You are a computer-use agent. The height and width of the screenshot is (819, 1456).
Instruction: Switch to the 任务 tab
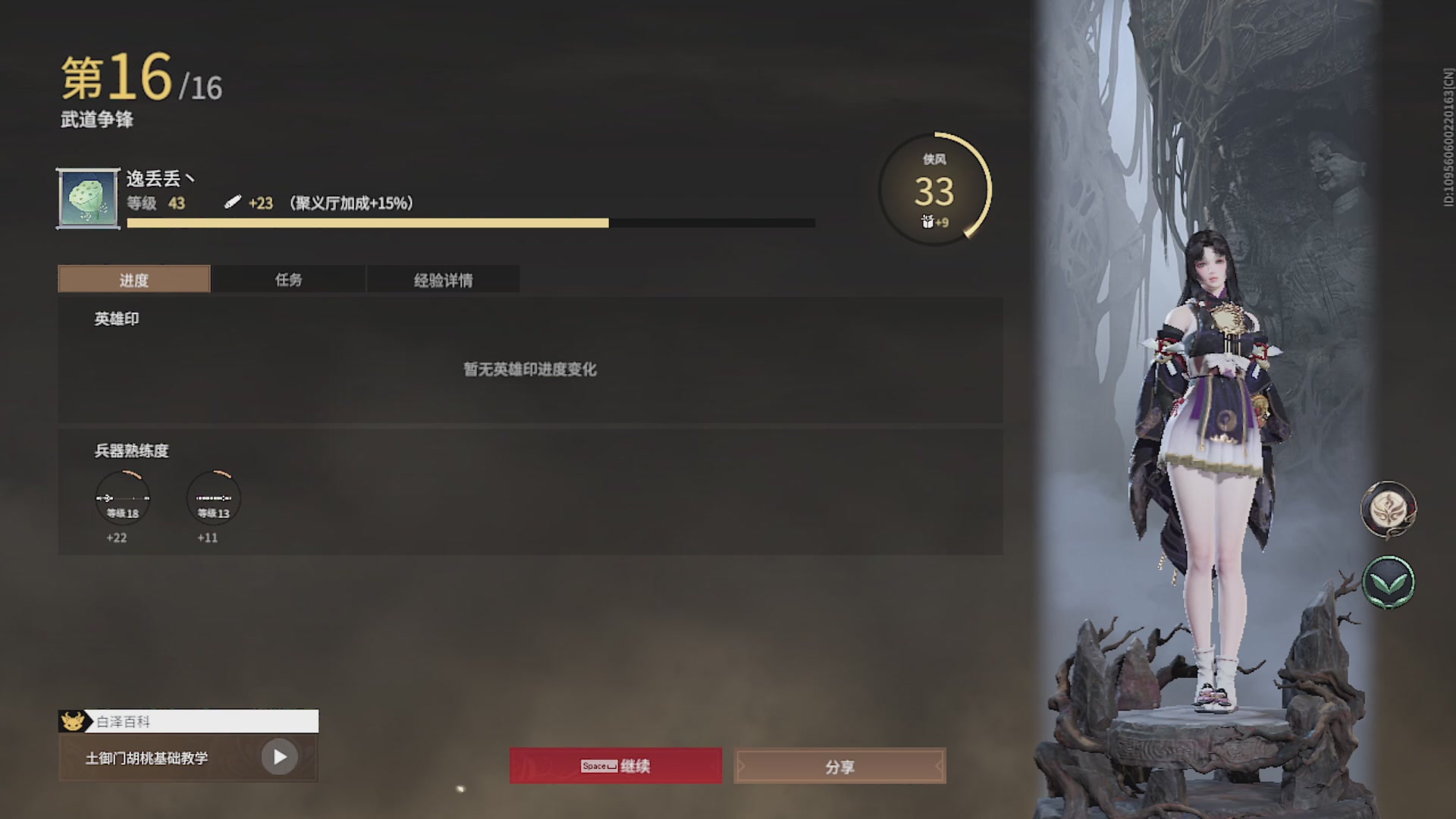point(289,279)
